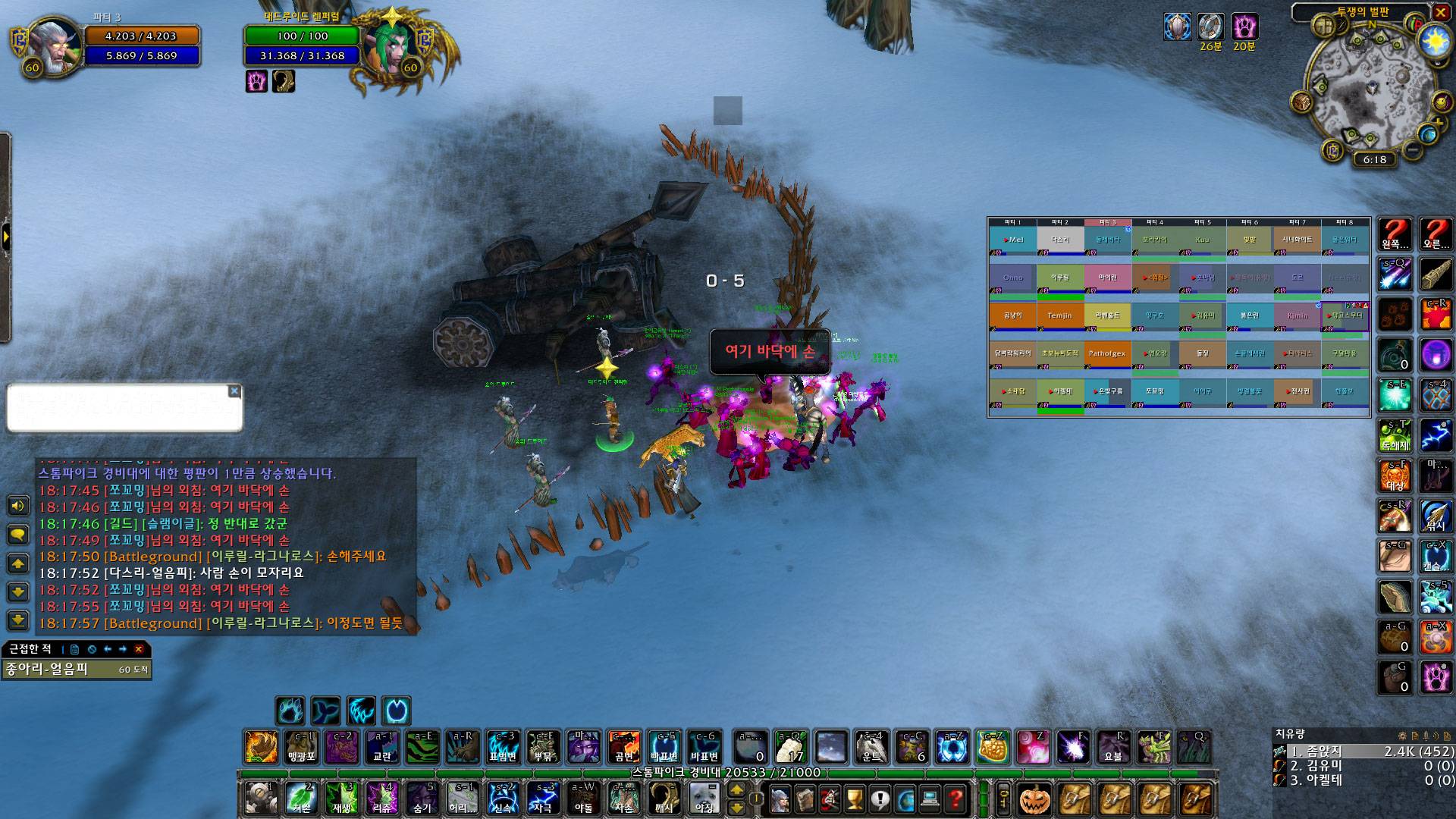
Task: Open the chat speech bubble button
Action: coord(18,535)
